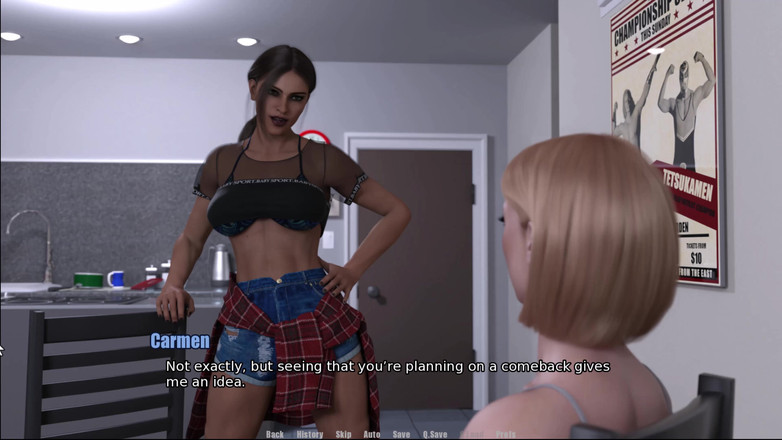
Task: Open the dialogue History log
Action: (x=310, y=434)
